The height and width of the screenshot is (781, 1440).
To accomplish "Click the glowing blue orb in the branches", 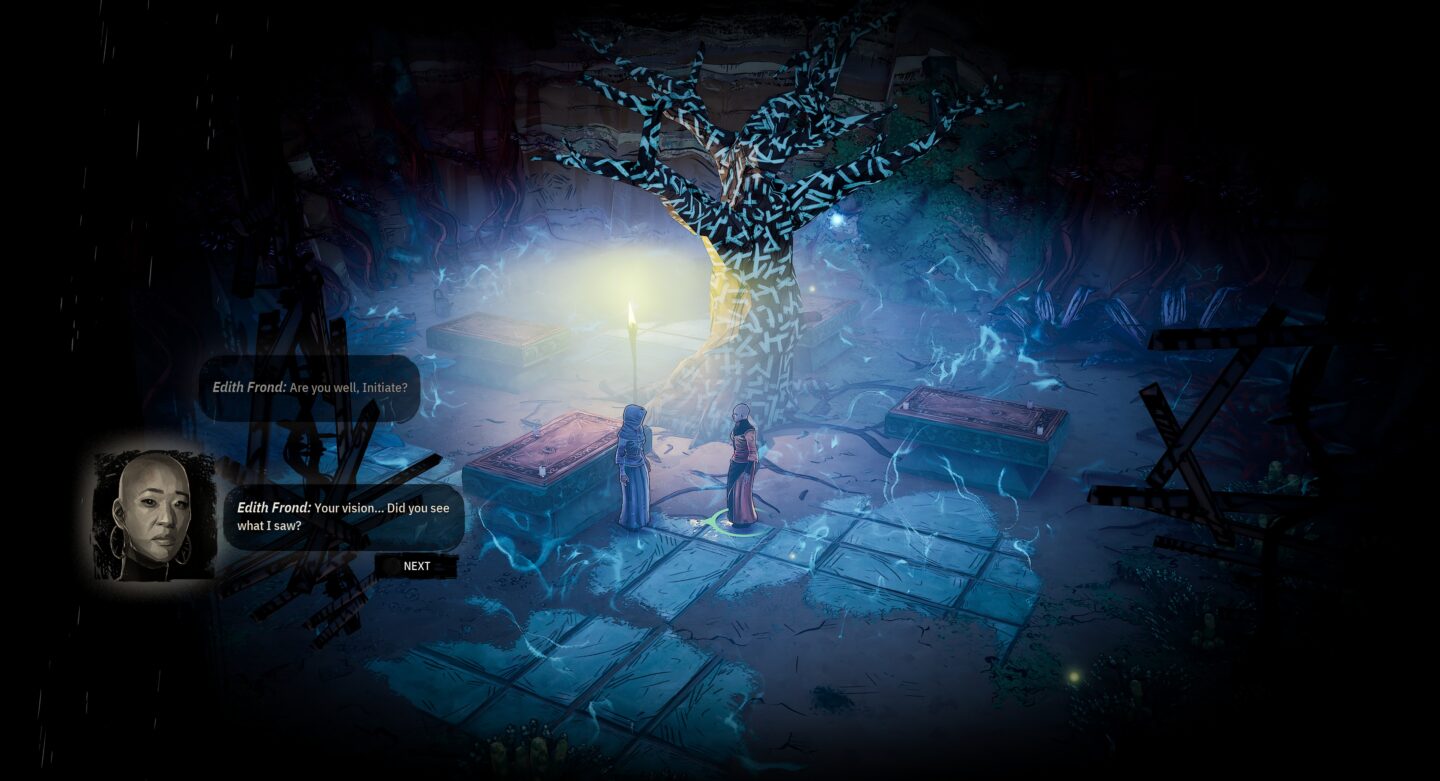I will 836,221.
